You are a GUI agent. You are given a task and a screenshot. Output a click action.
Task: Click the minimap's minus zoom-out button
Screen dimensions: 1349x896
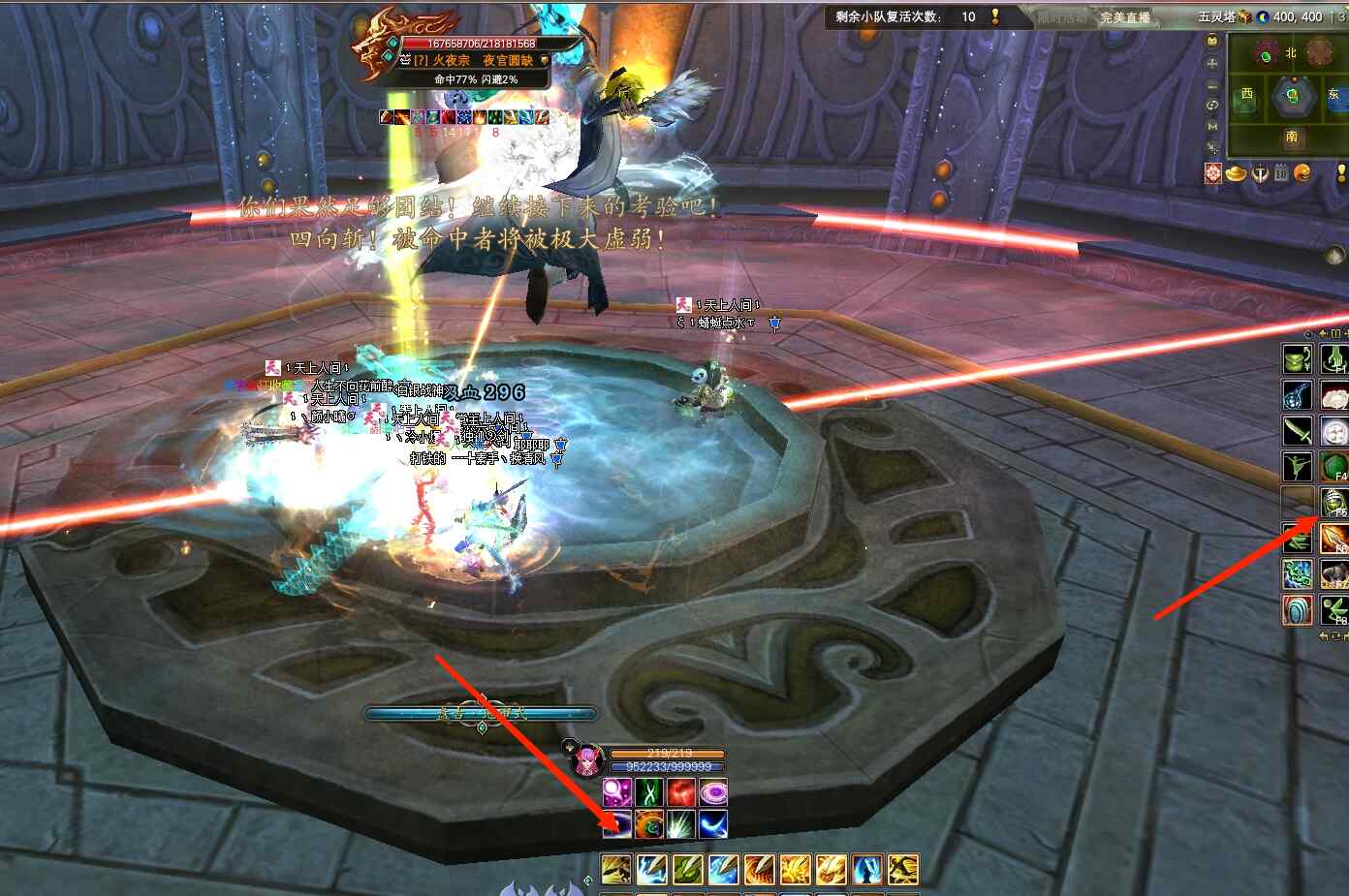coord(1212,84)
